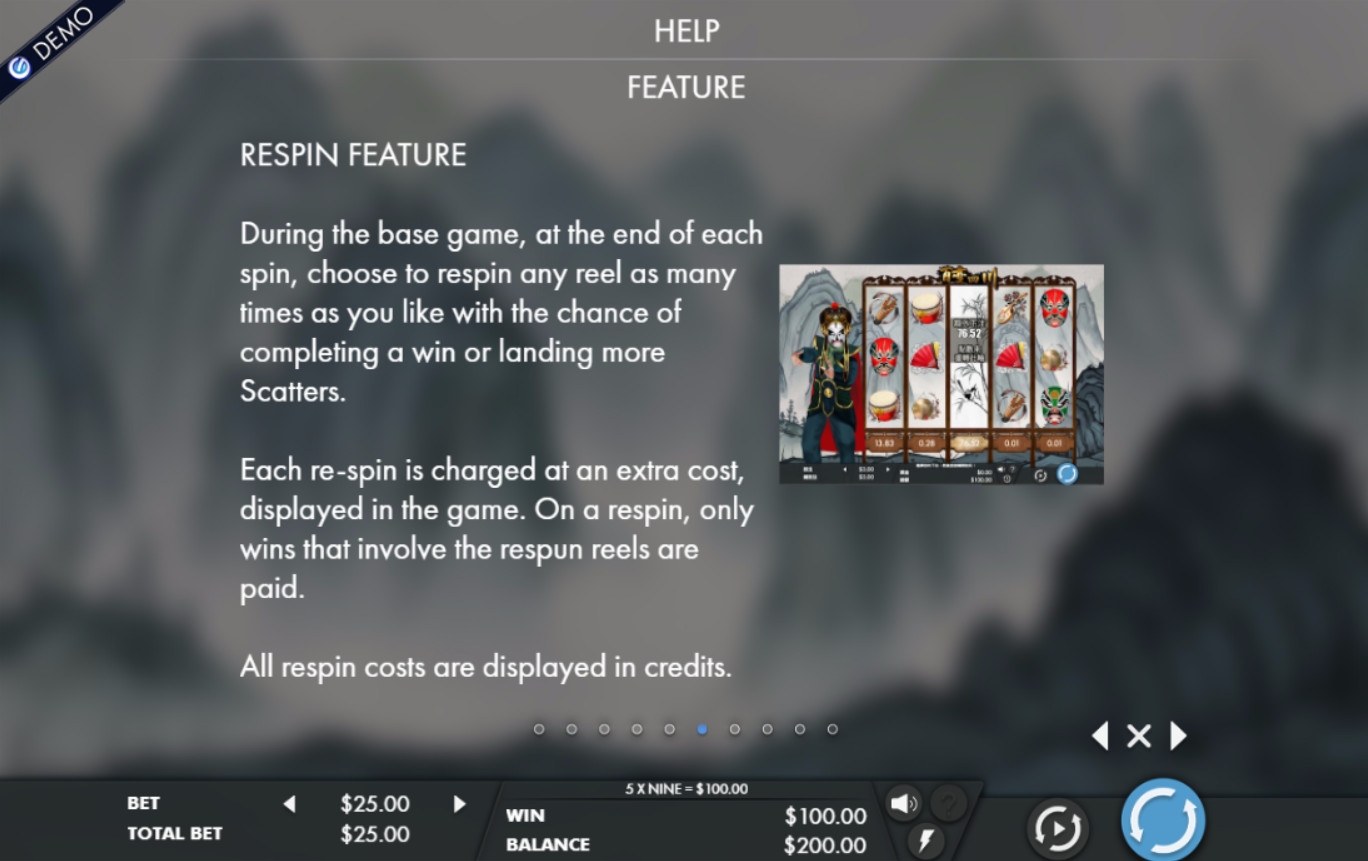
Task: Activate the lightning bolt turbo mode
Action: (x=925, y=839)
